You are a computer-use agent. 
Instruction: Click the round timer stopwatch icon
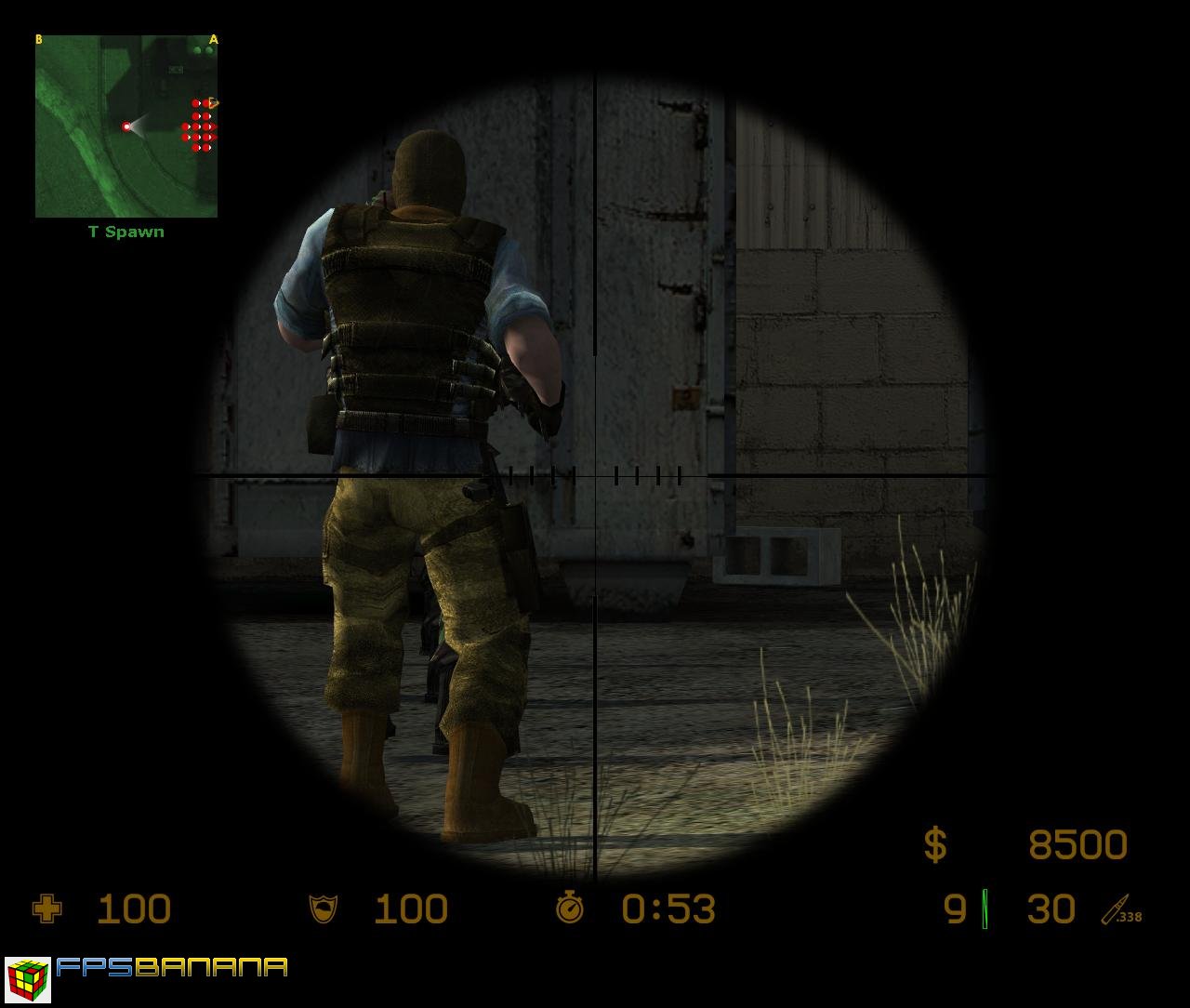point(569,909)
